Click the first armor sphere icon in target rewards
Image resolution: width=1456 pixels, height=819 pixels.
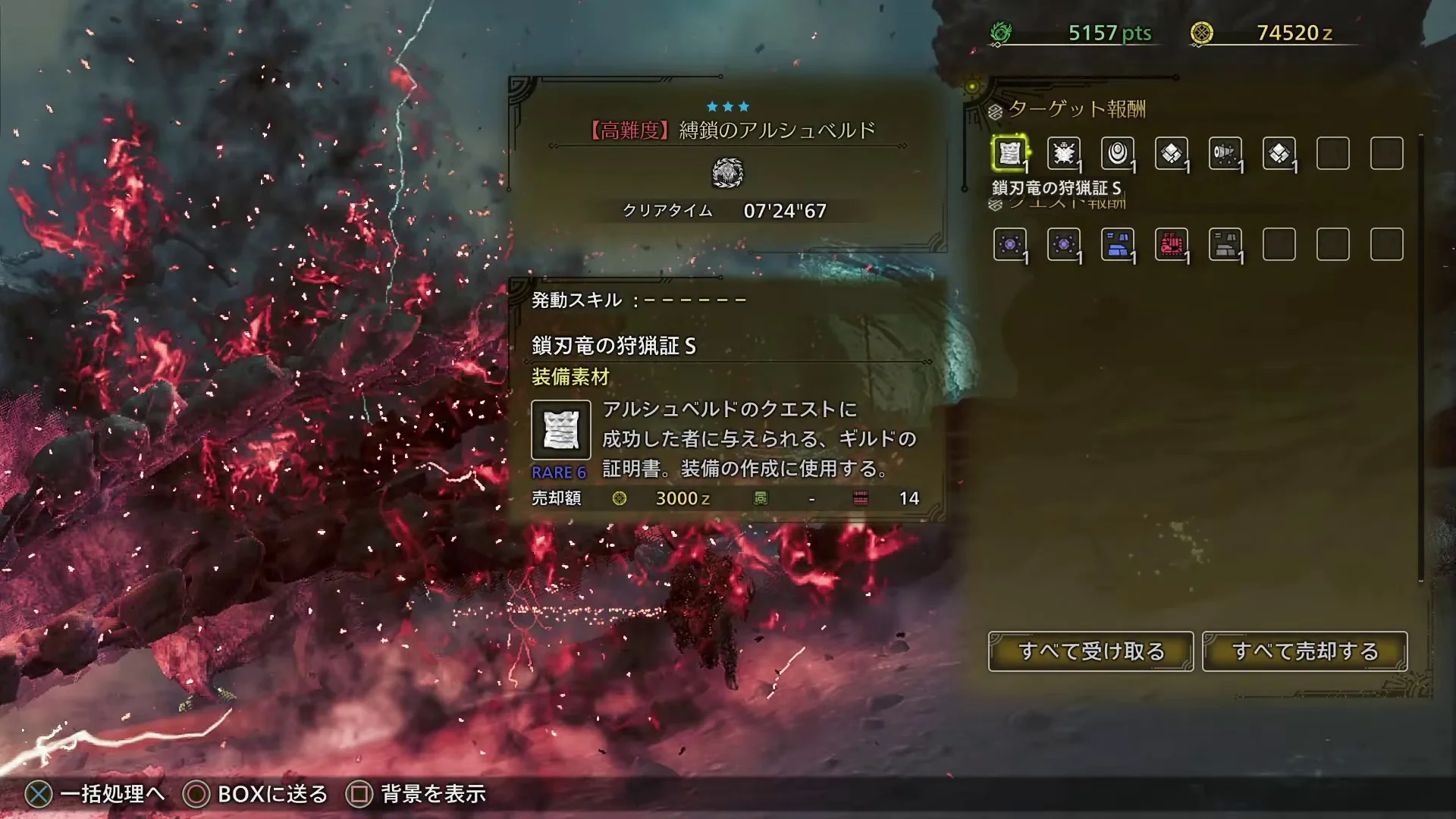[1172, 154]
